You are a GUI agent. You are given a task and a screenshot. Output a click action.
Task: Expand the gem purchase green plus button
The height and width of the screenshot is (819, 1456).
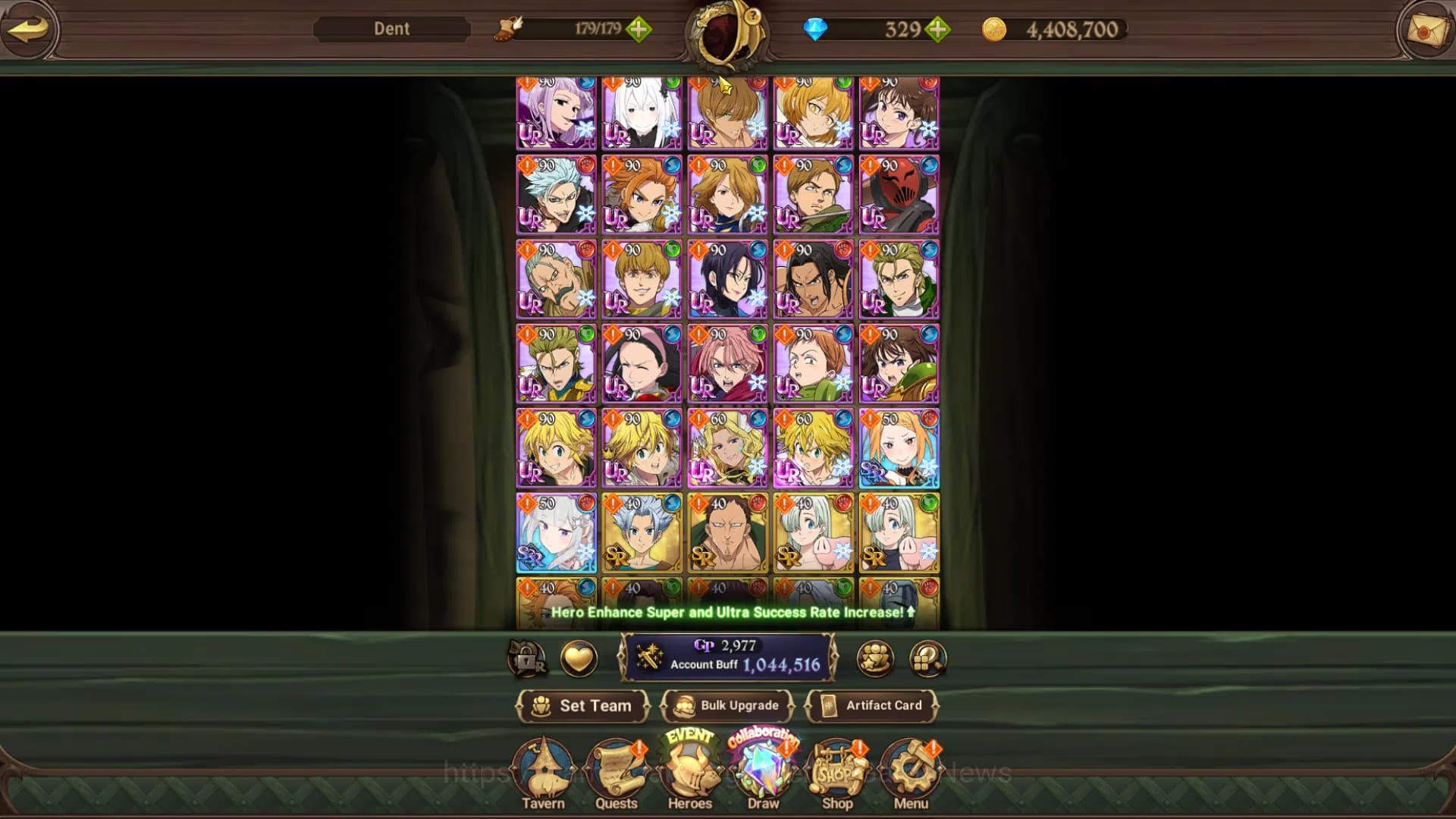pos(940,30)
